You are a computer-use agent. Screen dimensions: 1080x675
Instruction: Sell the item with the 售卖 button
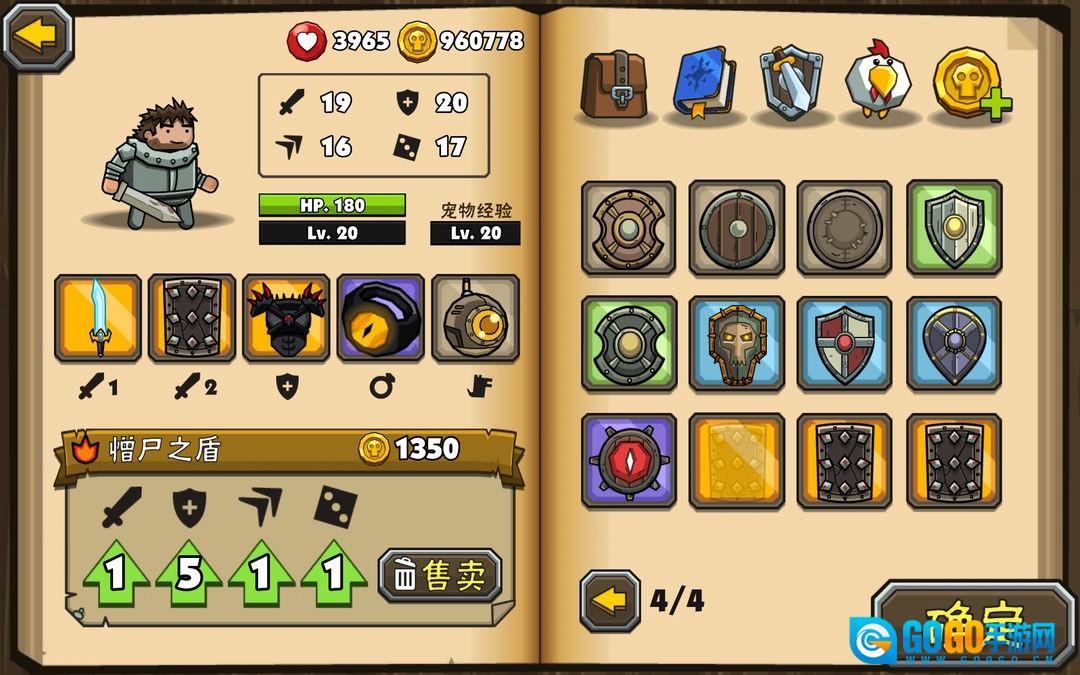[440, 575]
